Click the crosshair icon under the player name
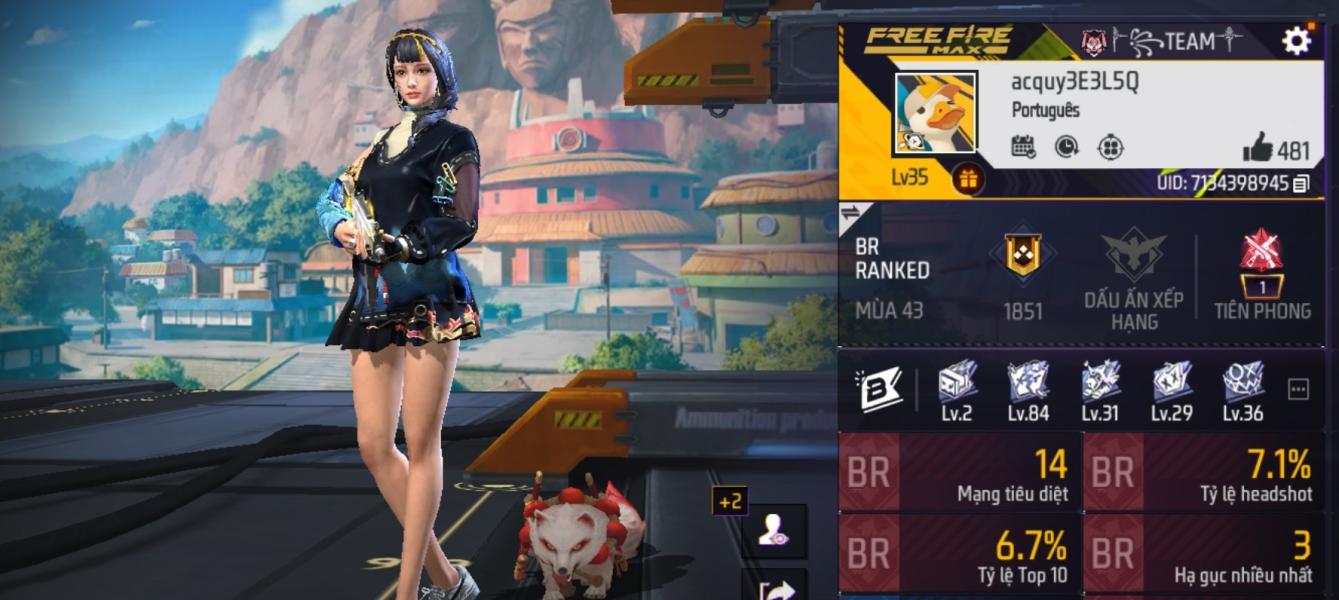Viewport: 1339px width, 600px height. [x=1110, y=147]
